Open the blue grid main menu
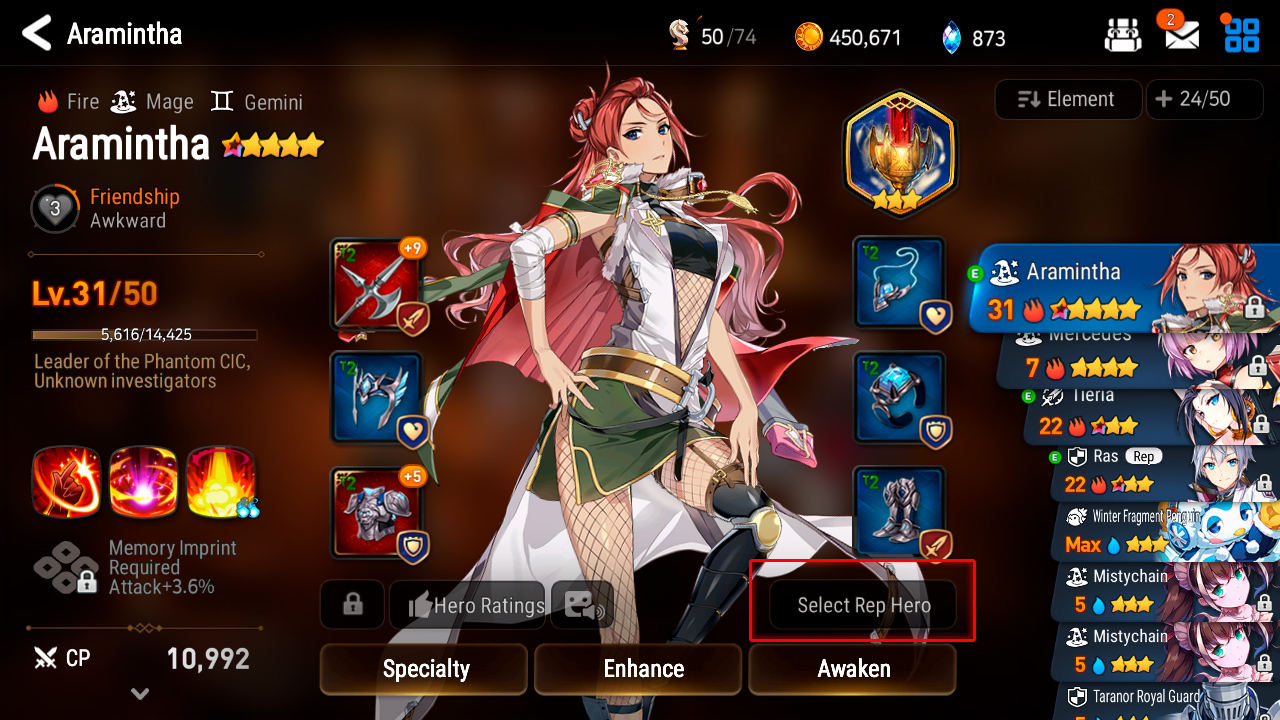The width and height of the screenshot is (1280, 720). tap(1241, 35)
